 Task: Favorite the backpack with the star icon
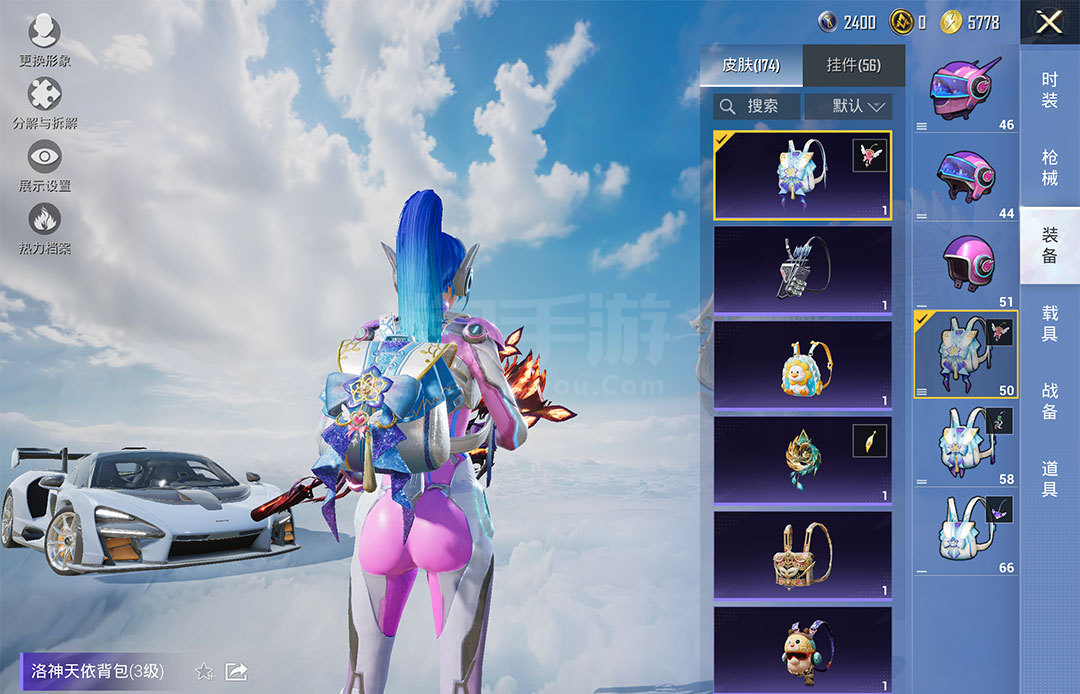pyautogui.click(x=204, y=671)
